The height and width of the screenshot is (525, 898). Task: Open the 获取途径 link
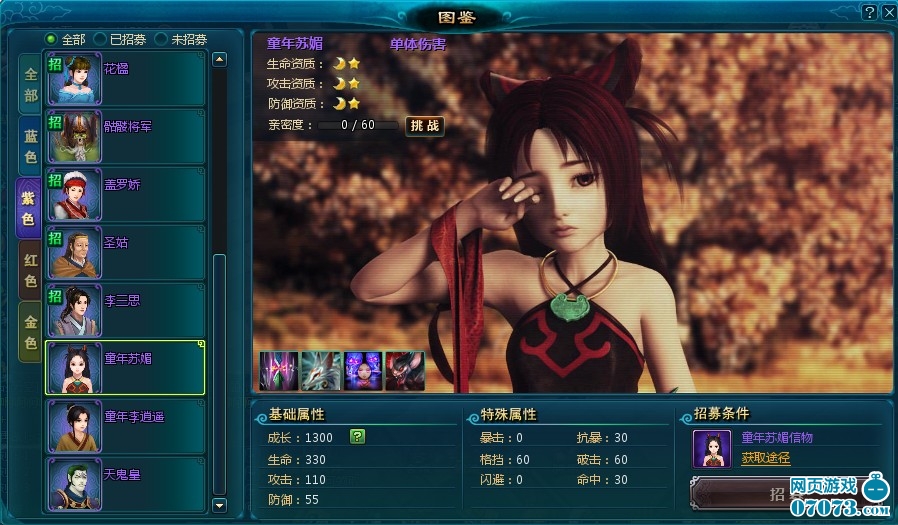click(x=765, y=458)
